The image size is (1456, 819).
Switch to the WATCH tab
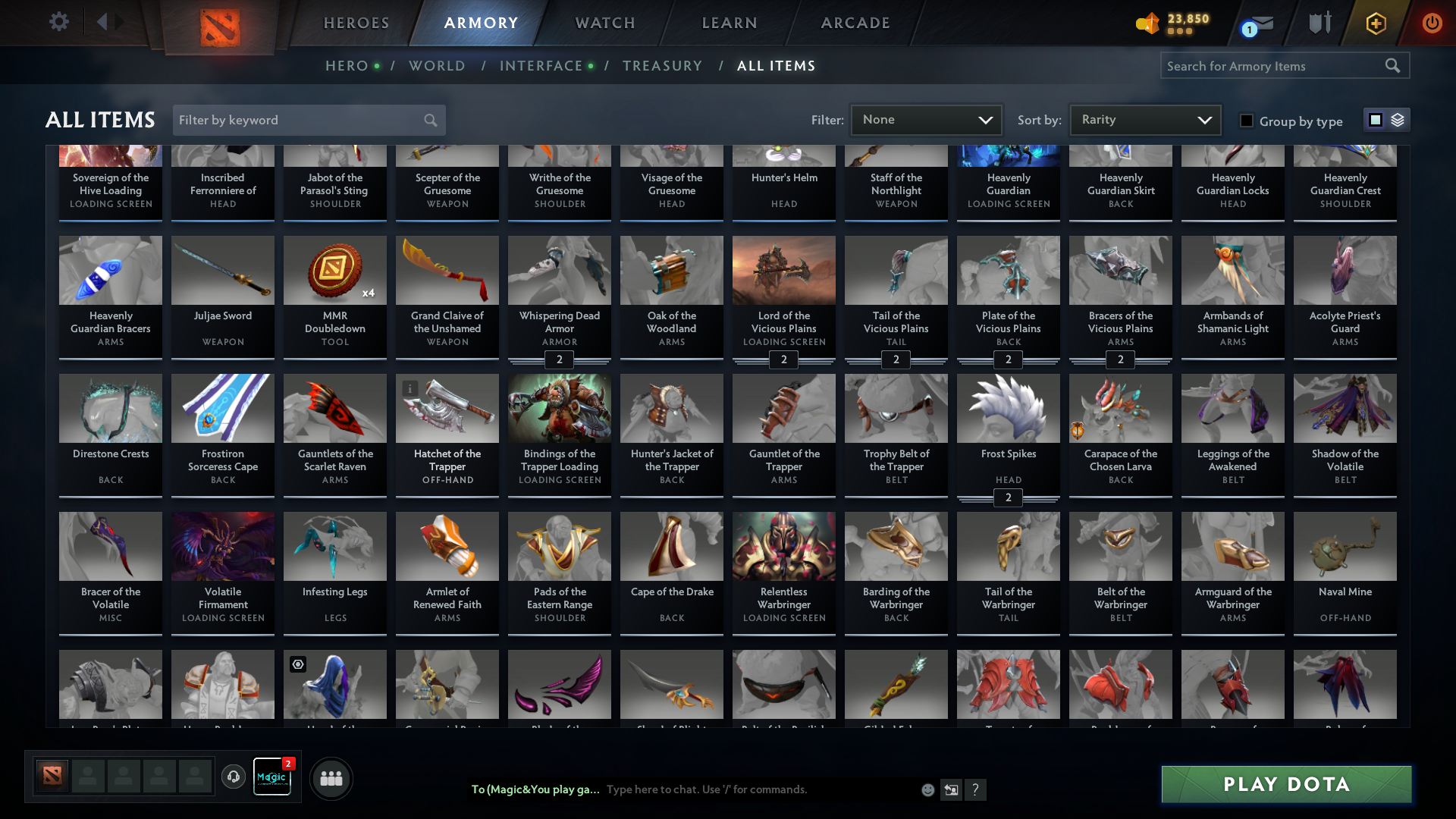(x=604, y=23)
